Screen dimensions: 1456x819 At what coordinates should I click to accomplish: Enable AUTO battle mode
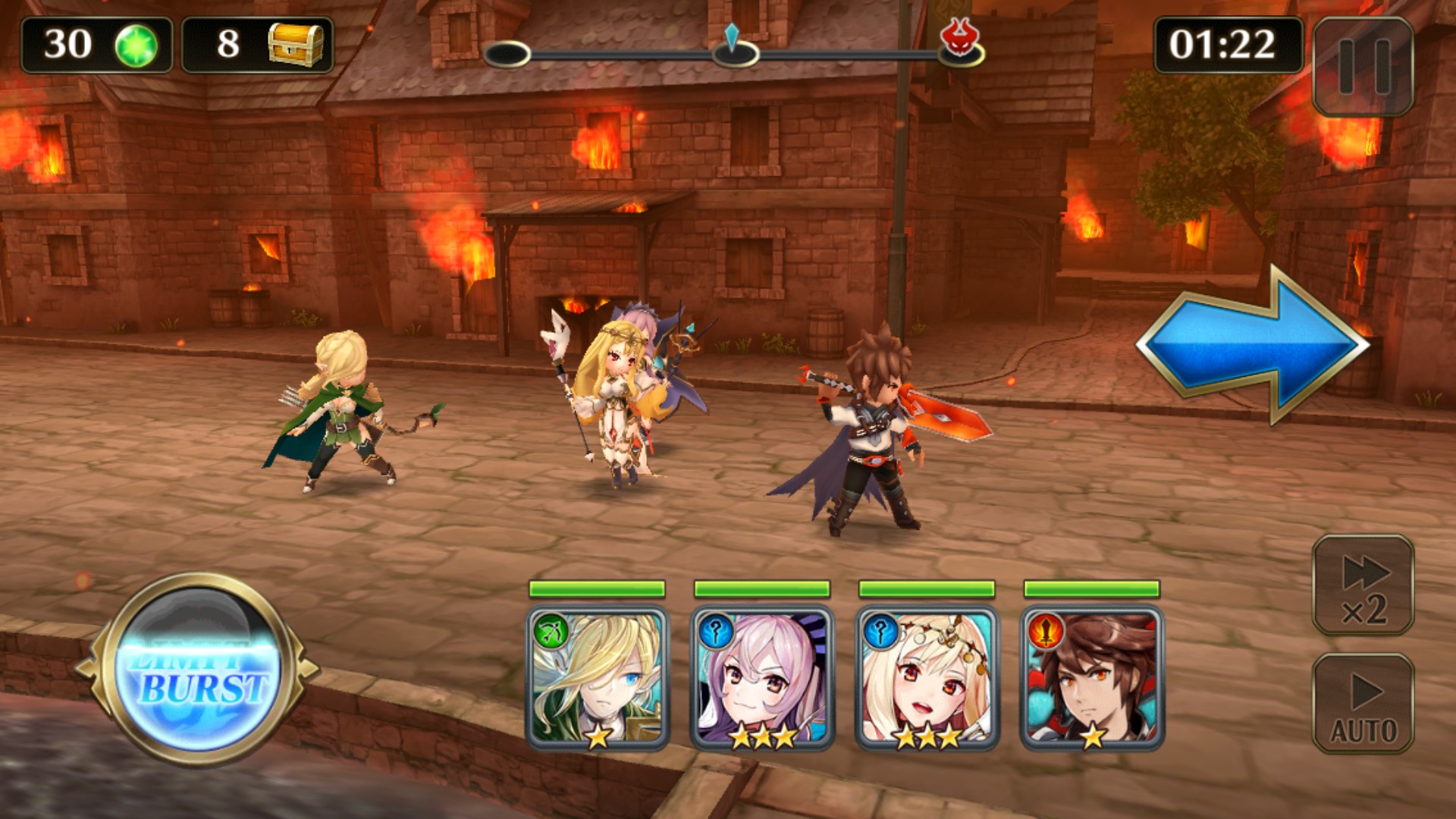tap(1363, 703)
